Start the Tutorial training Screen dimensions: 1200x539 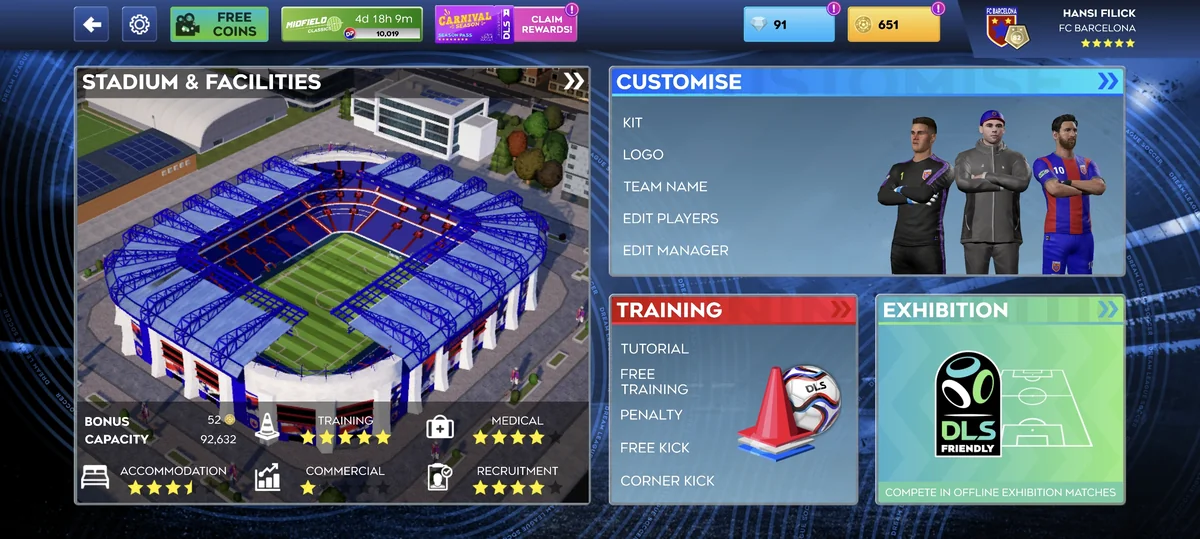click(x=654, y=349)
